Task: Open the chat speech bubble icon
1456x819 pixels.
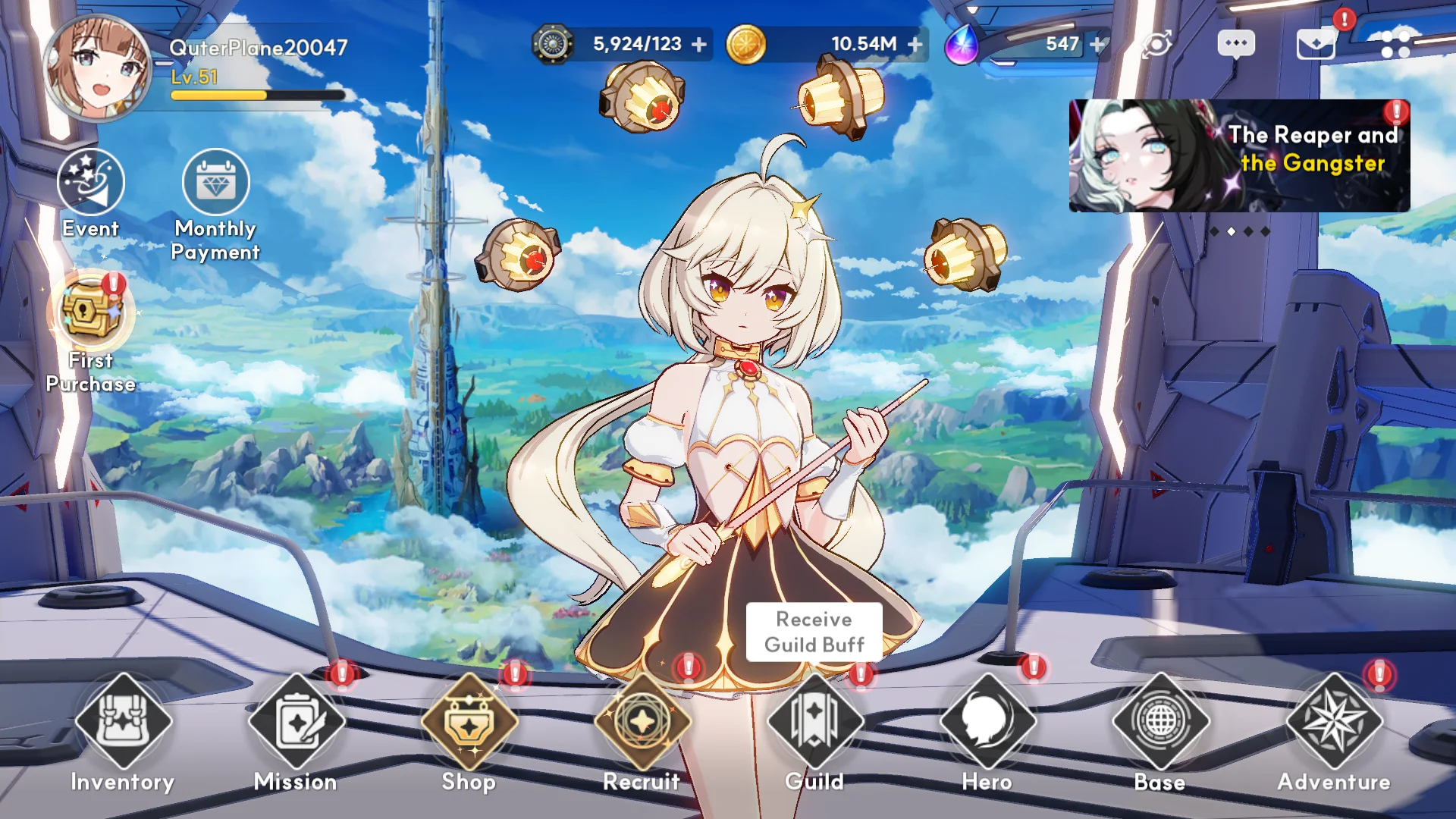Action: [x=1236, y=44]
